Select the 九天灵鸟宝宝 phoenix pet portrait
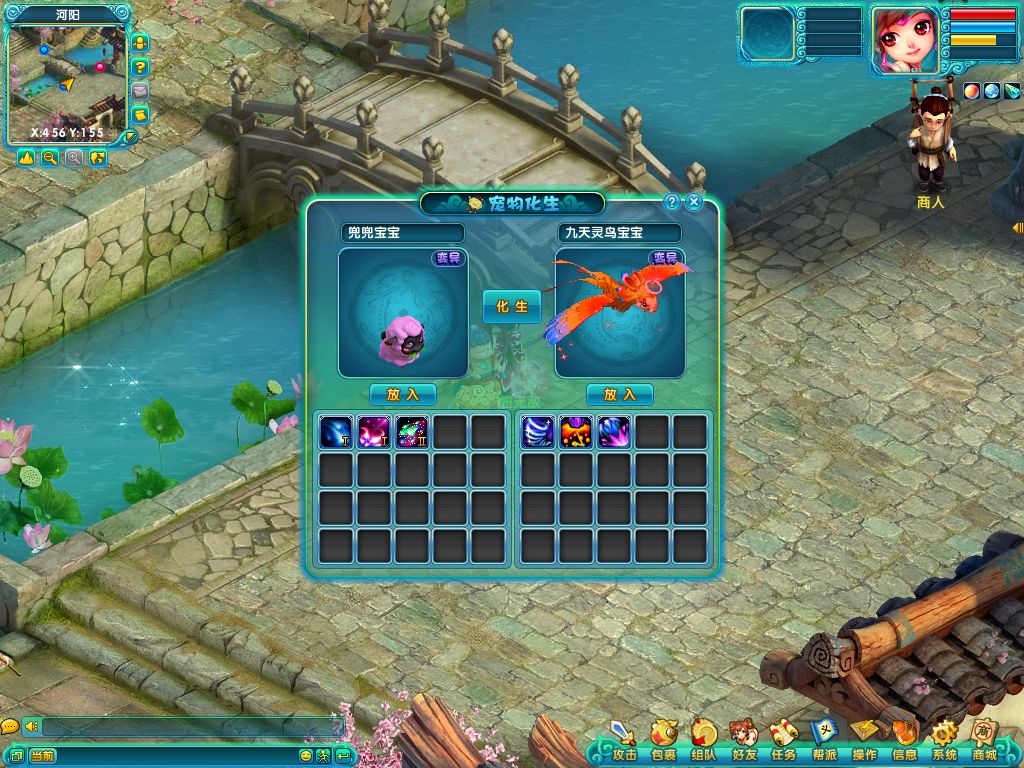This screenshot has width=1024, height=768. [619, 313]
